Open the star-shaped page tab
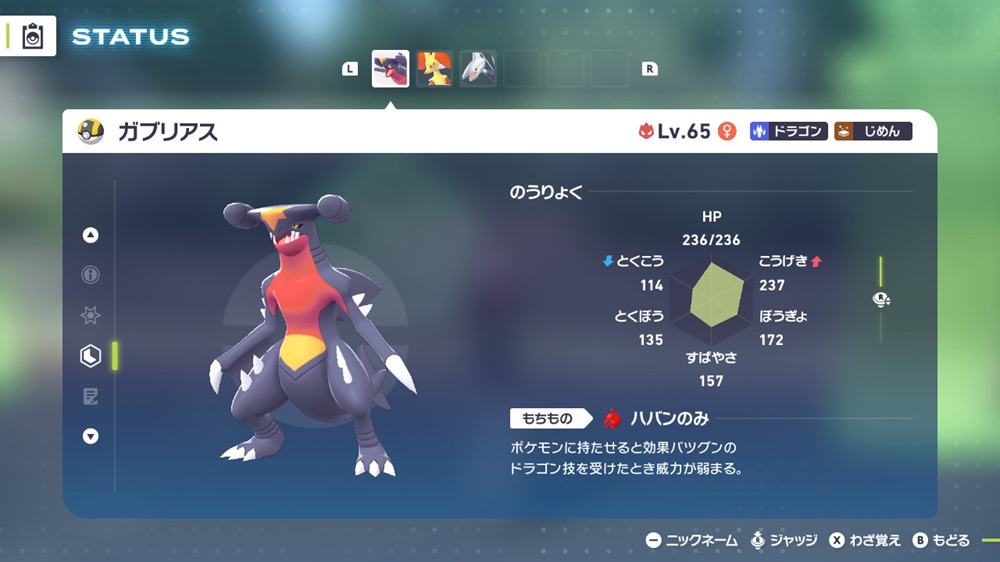This screenshot has height=562, width=1000. [91, 316]
